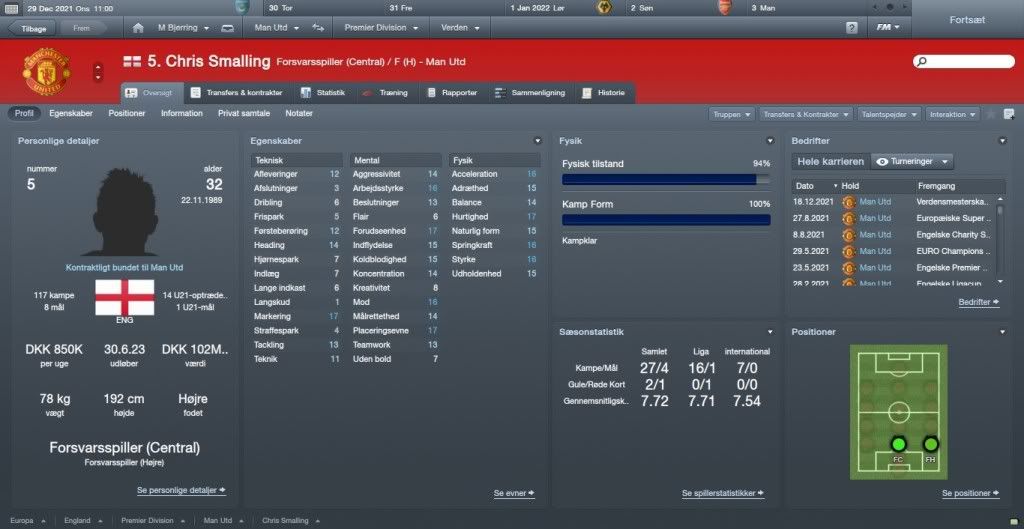Expand the Talentspejder dropdown
The height and width of the screenshot is (529, 1024).
888,115
